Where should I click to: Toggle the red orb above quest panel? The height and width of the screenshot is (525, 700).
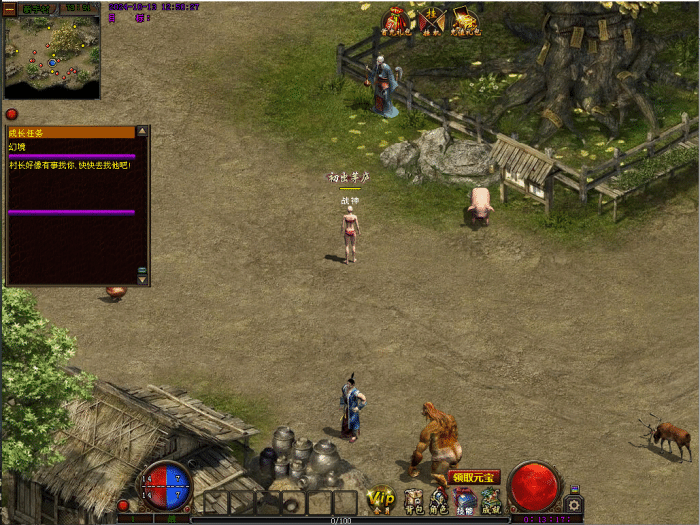coord(11,114)
